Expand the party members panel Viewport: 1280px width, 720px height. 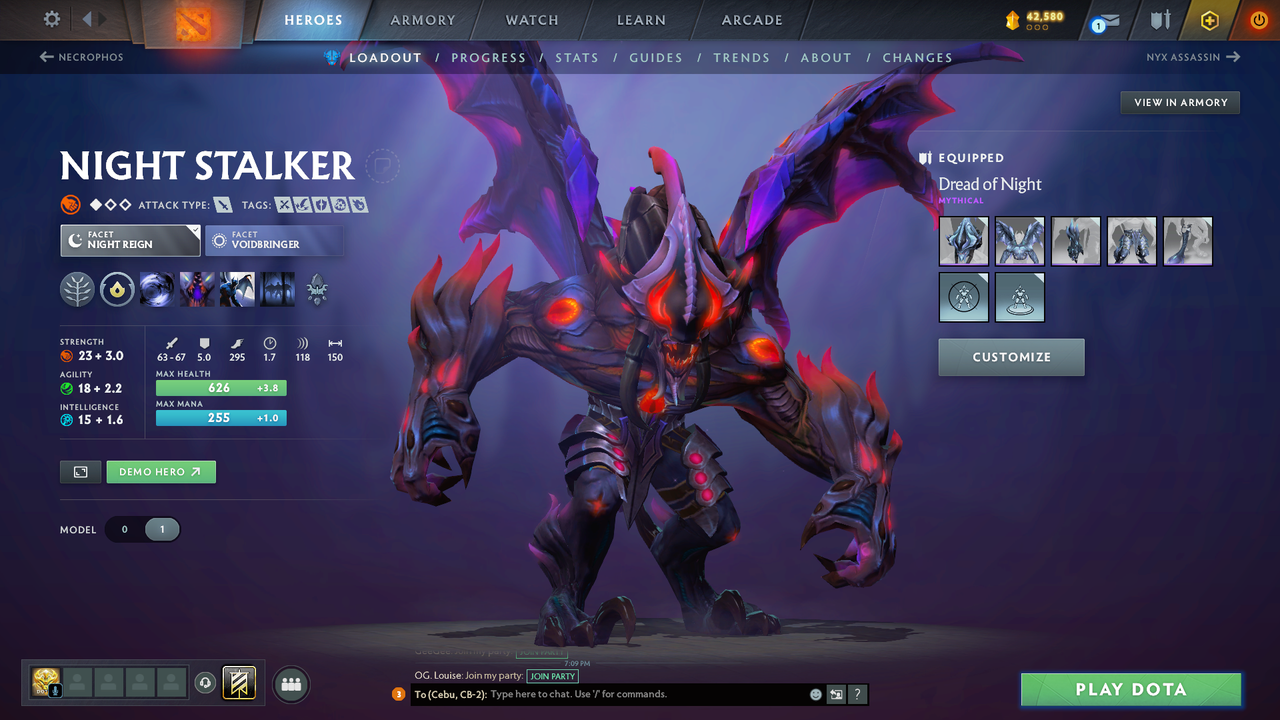[290, 684]
